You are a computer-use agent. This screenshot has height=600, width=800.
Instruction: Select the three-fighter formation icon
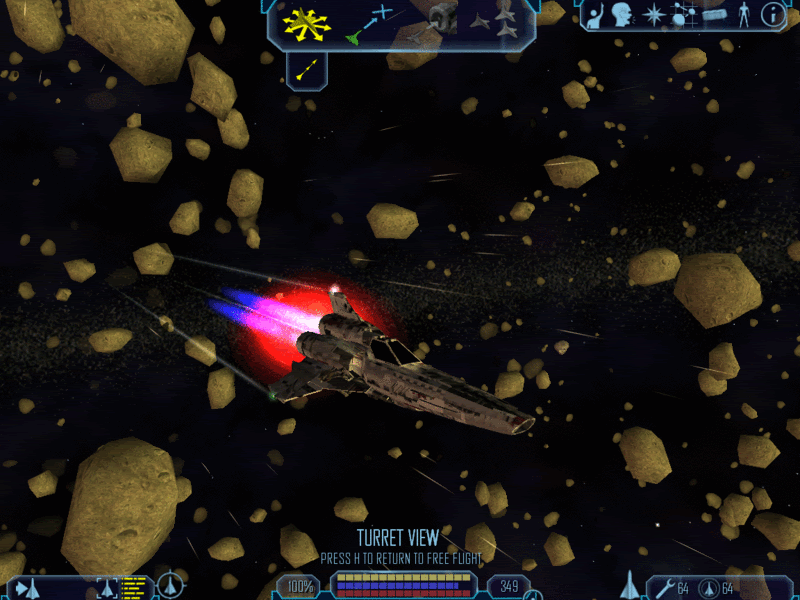(x=496, y=20)
